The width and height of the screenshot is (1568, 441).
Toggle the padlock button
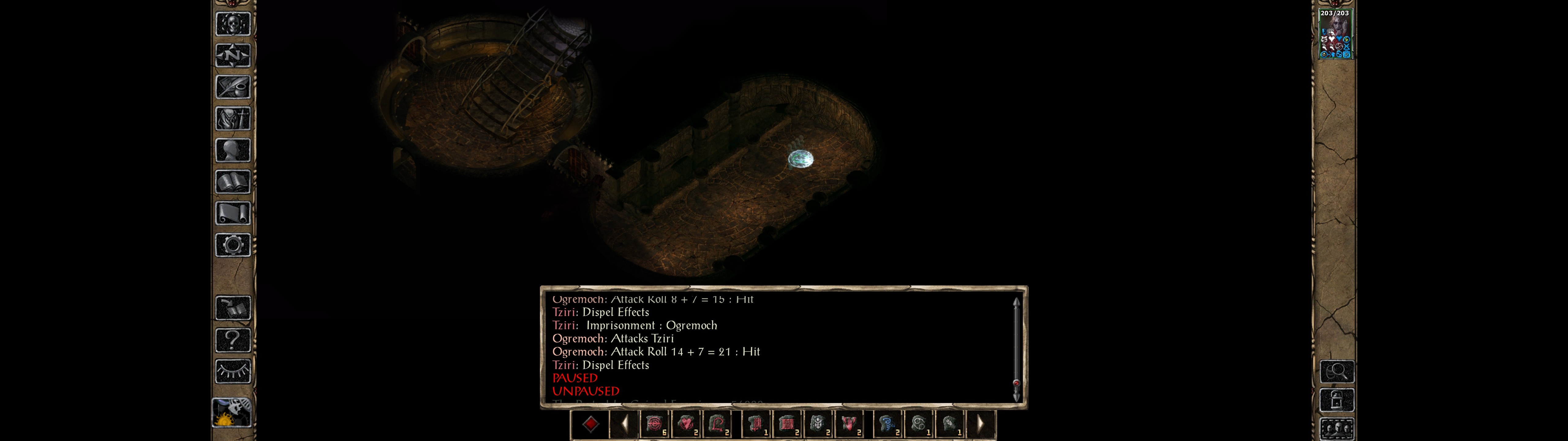(x=1336, y=400)
